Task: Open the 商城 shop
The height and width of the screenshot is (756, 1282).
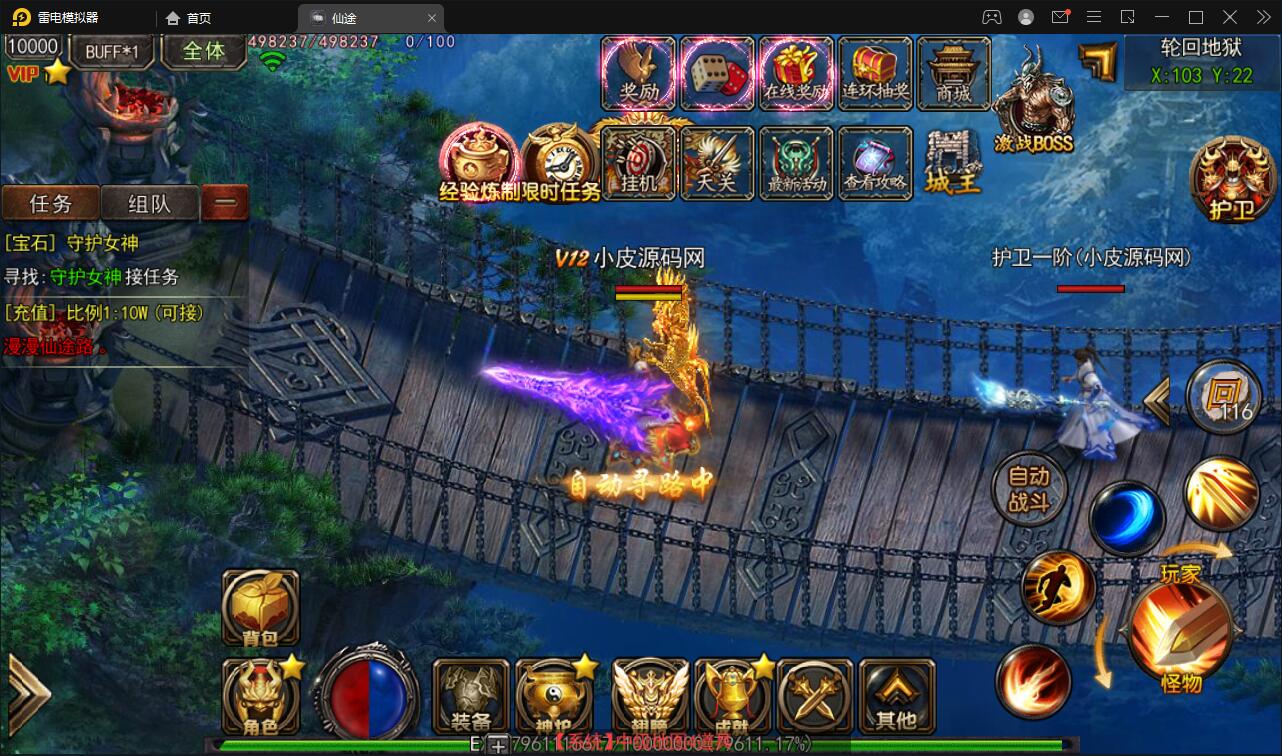Action: pyautogui.click(x=954, y=73)
